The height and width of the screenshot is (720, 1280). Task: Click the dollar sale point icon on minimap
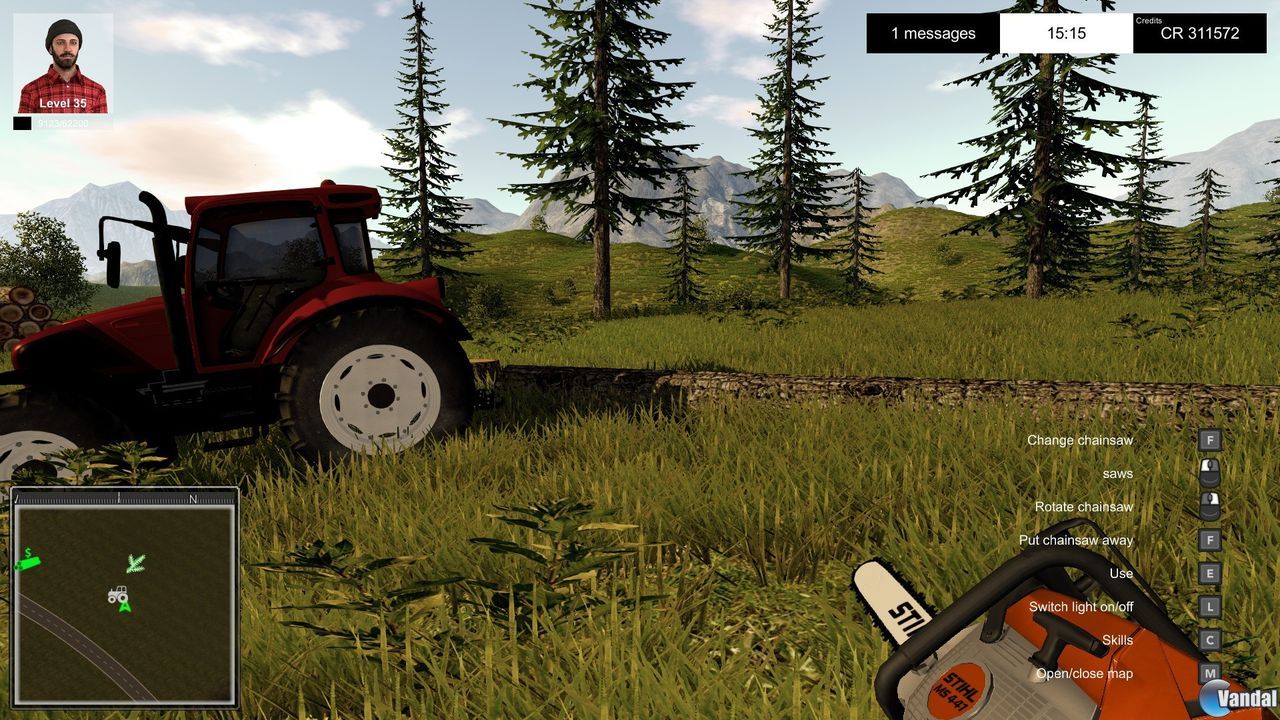click(31, 560)
